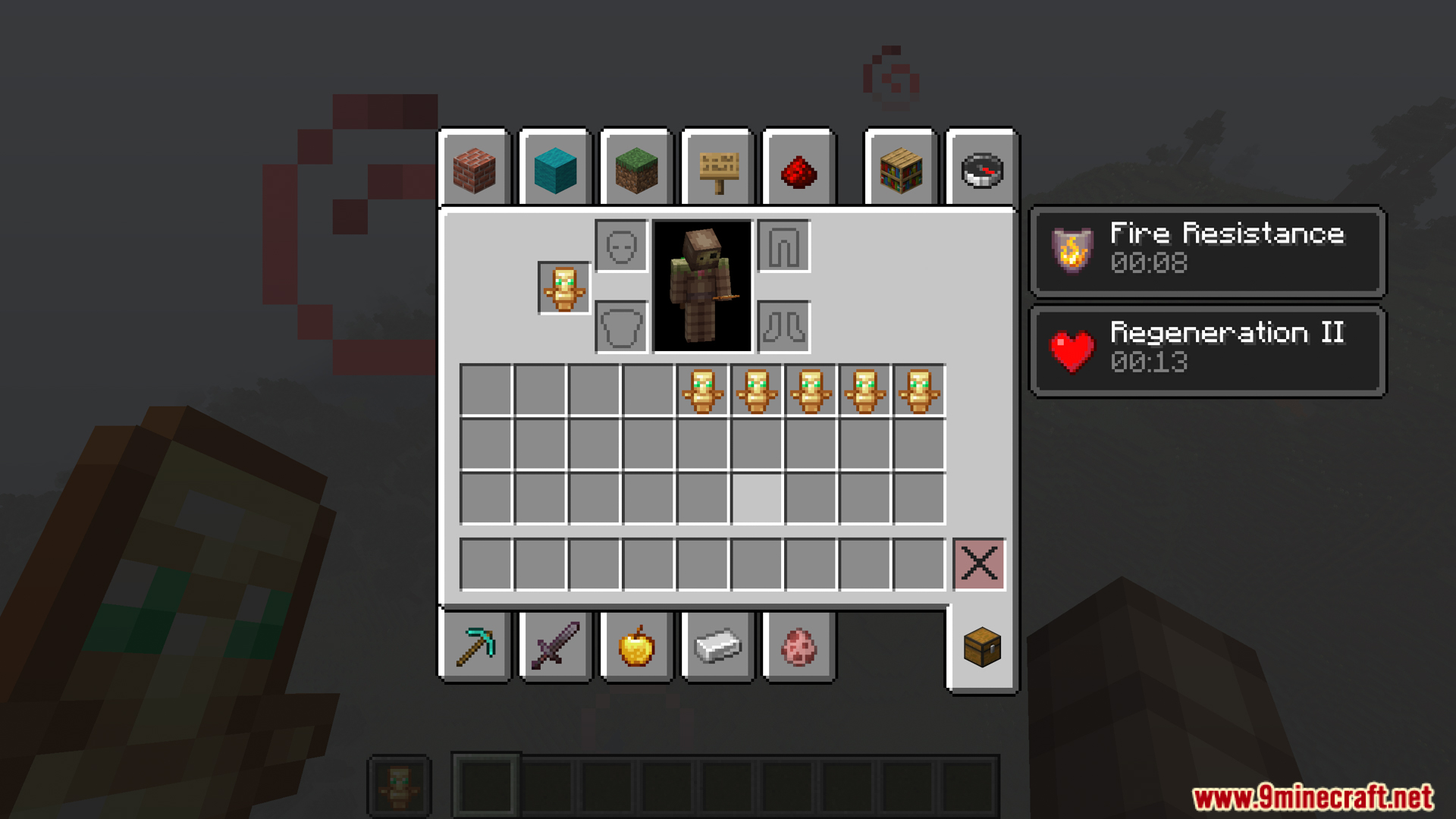Image resolution: width=1456 pixels, height=819 pixels.
Task: Open the Colored Blocks cyan wool tab
Action: 555,171
